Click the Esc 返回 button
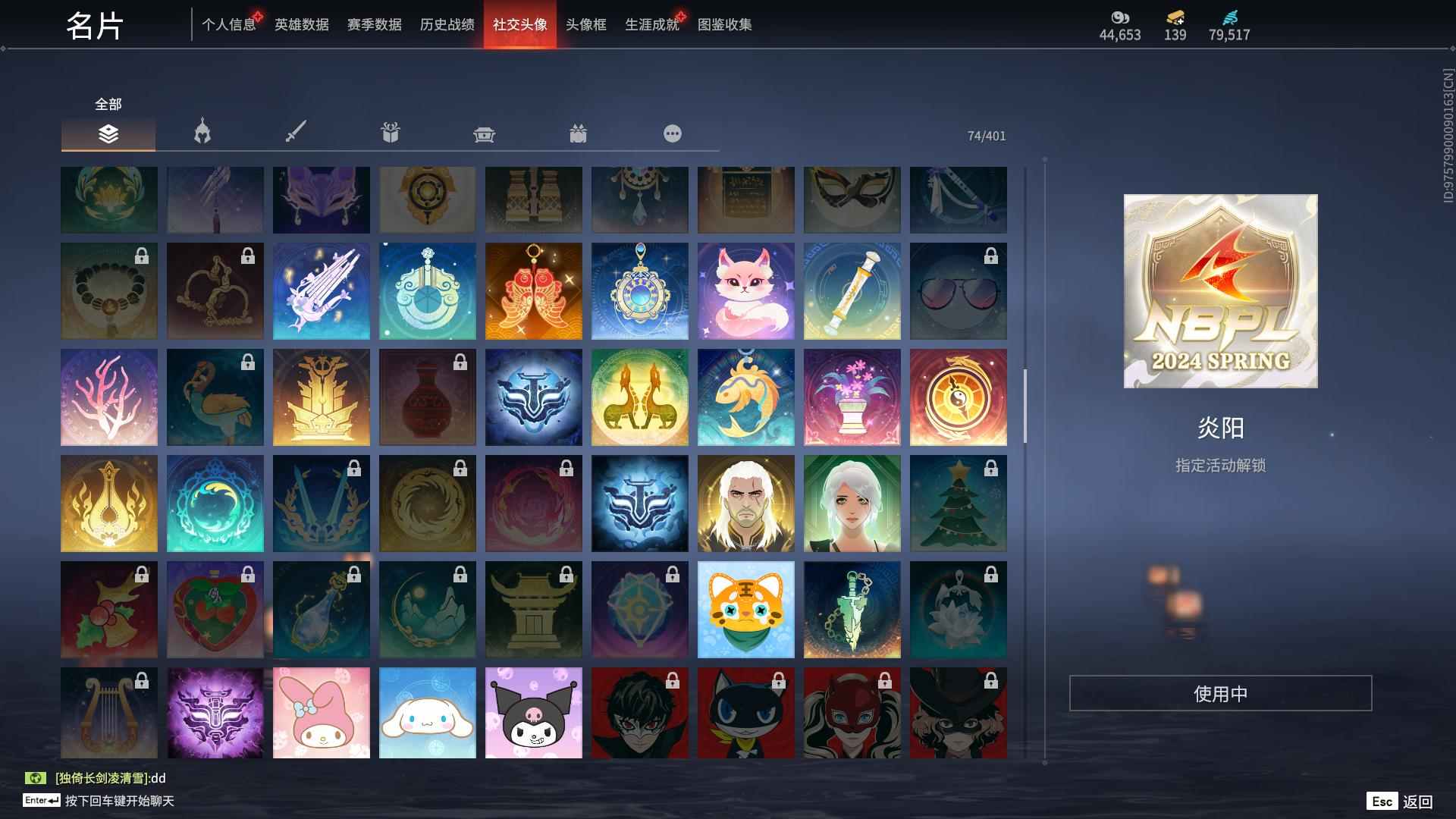1456x819 pixels. click(x=1398, y=800)
